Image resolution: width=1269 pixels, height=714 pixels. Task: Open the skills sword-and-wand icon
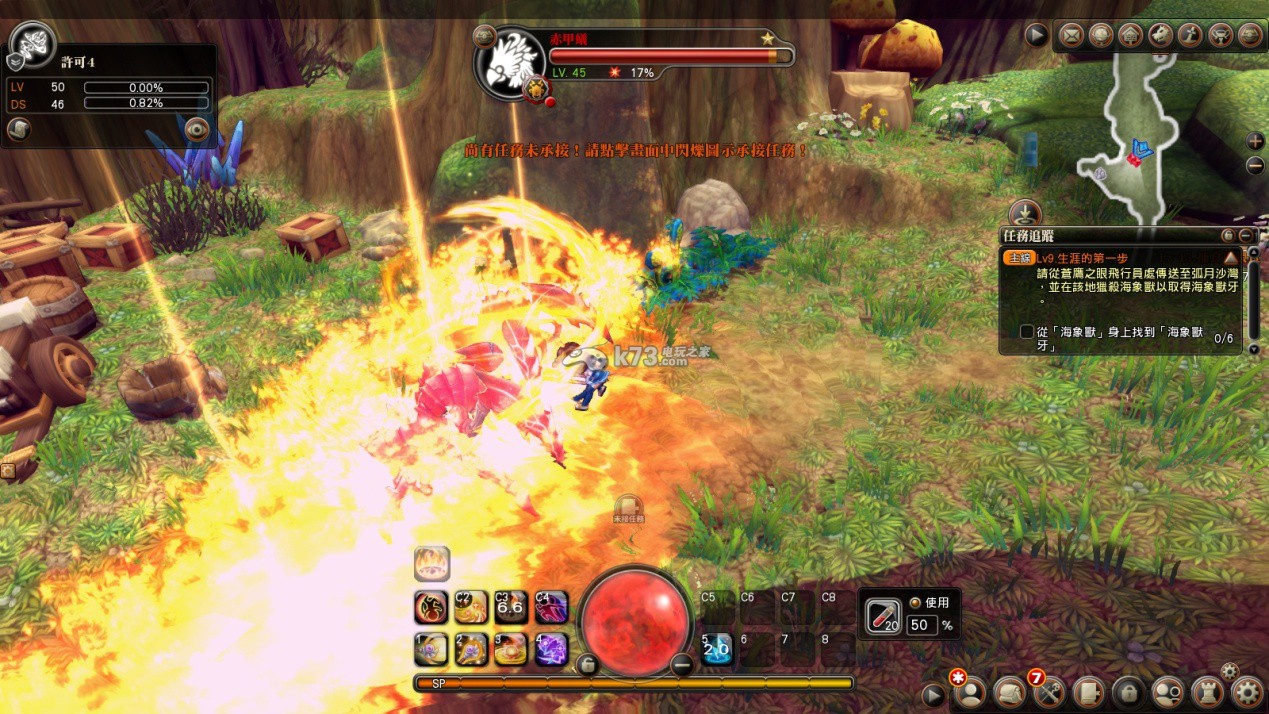(1048, 693)
